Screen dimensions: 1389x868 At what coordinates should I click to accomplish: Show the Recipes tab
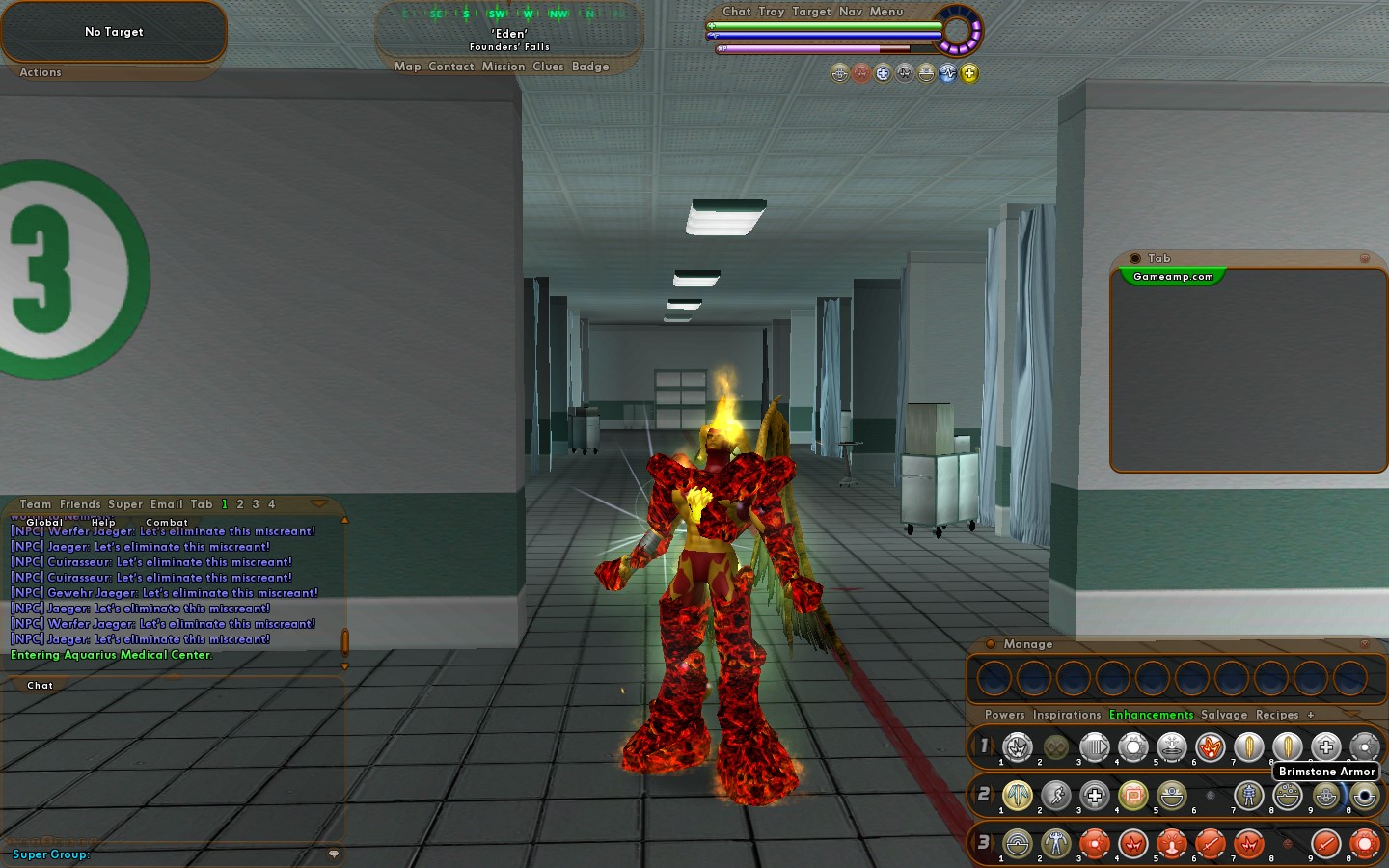point(1277,715)
